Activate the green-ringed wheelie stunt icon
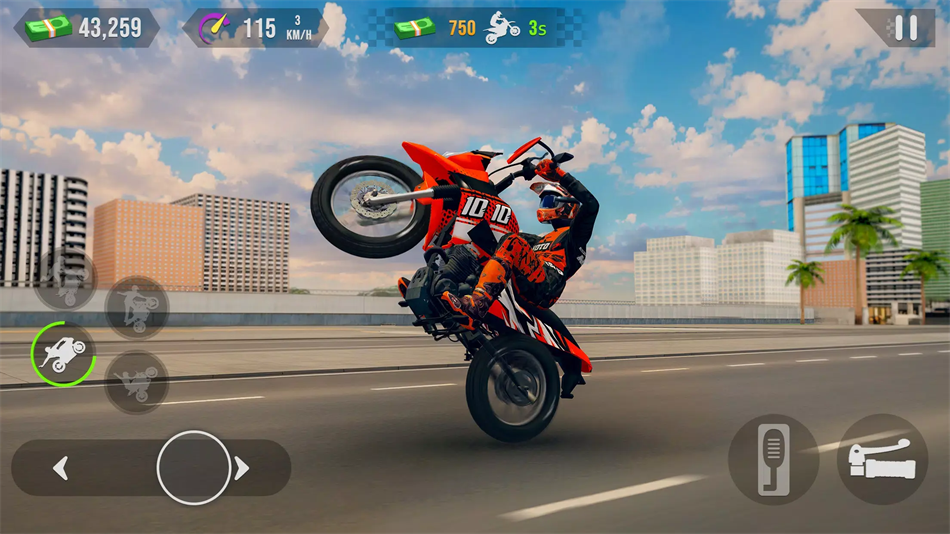 (63, 354)
